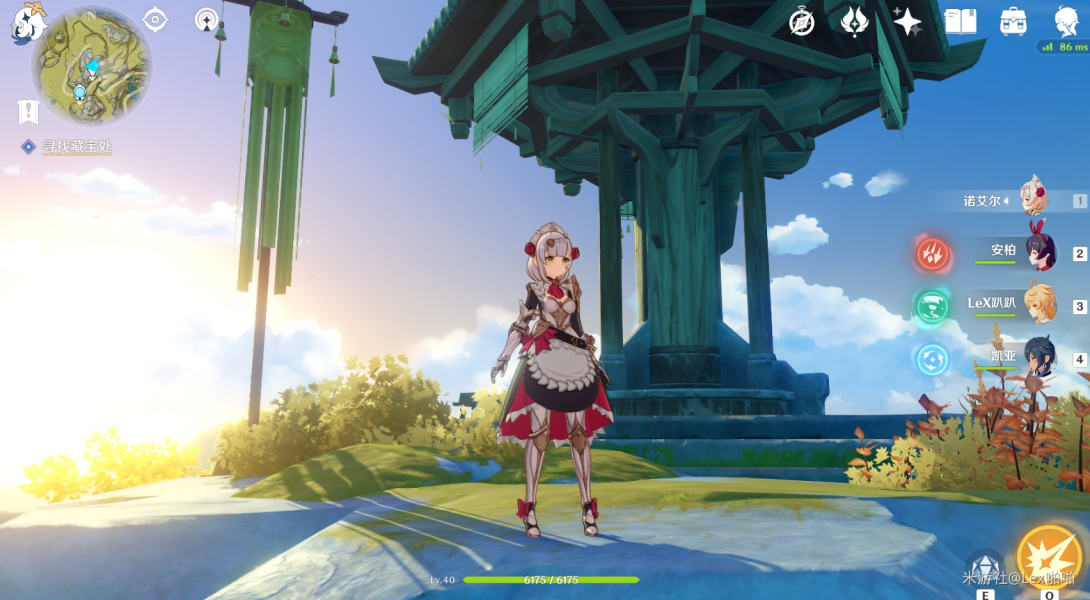Switch to party member LeX趴趴
Image resolution: width=1090 pixels, height=600 pixels.
1038,305
